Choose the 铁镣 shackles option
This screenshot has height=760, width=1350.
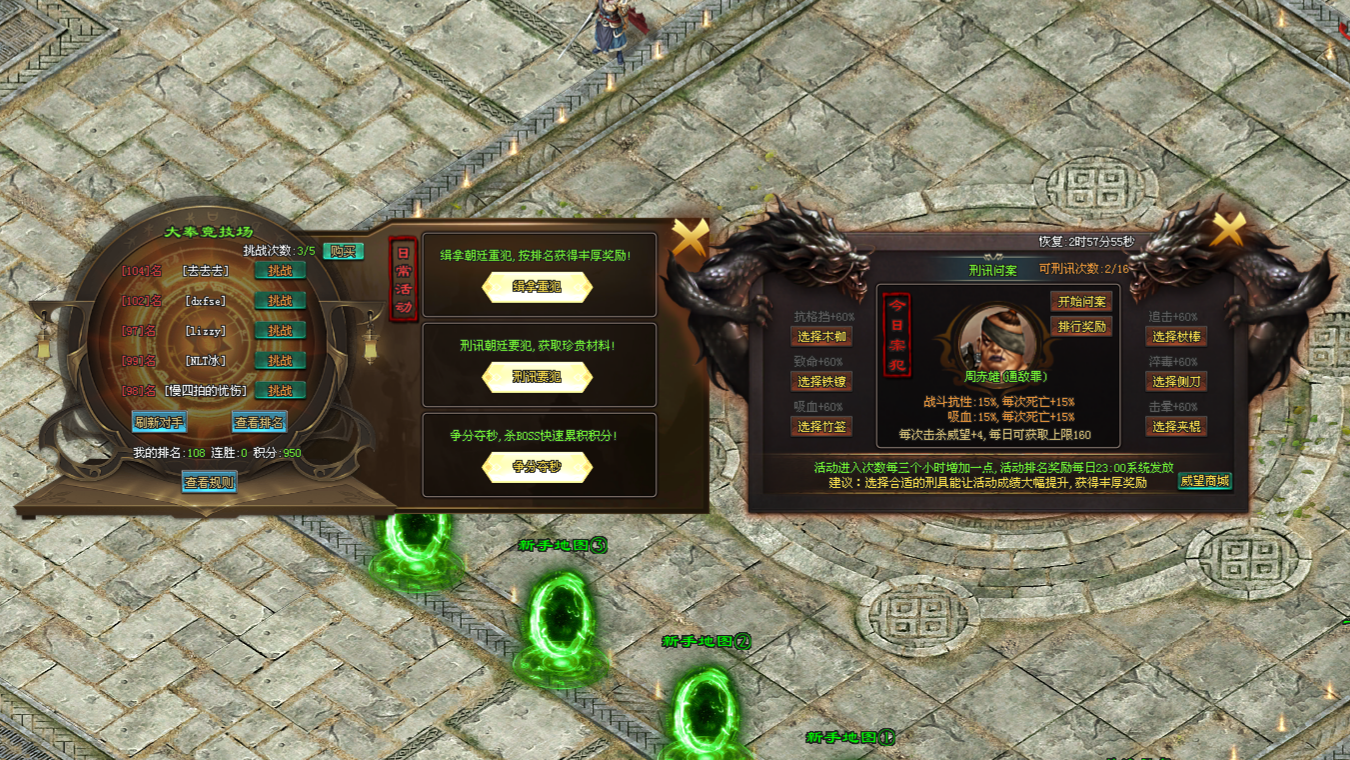(822, 382)
